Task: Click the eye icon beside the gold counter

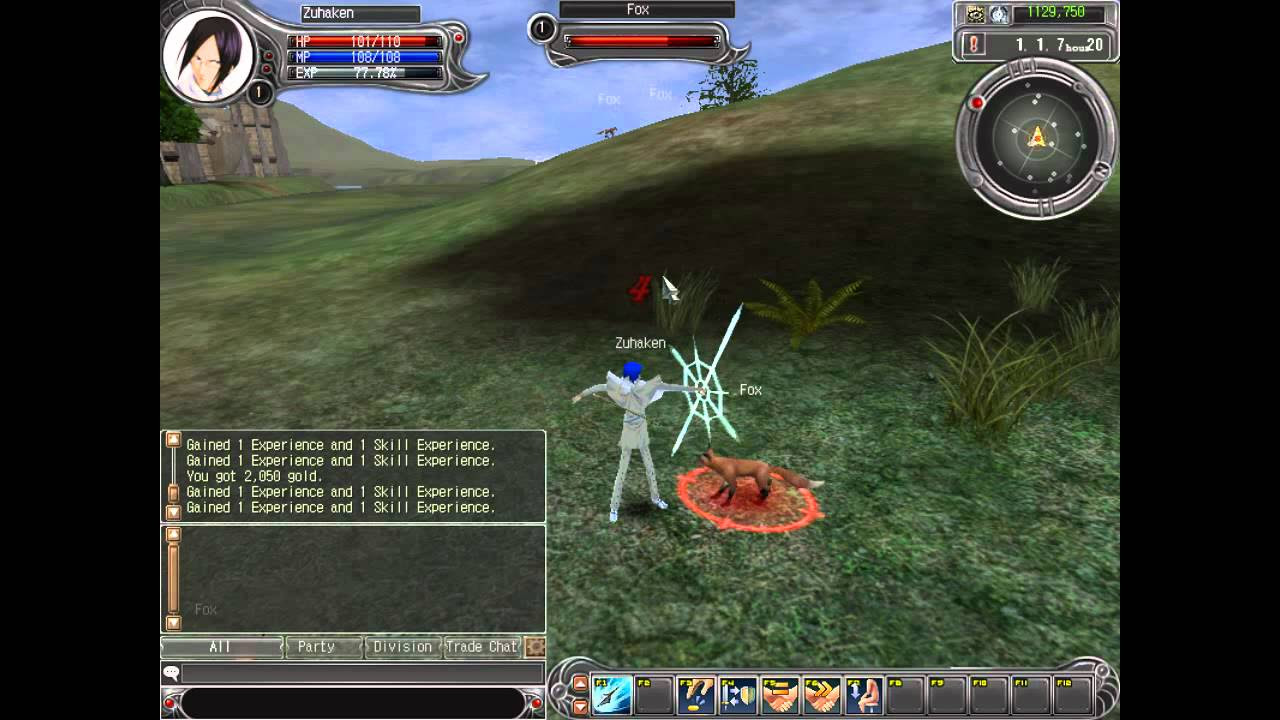Action: click(974, 13)
